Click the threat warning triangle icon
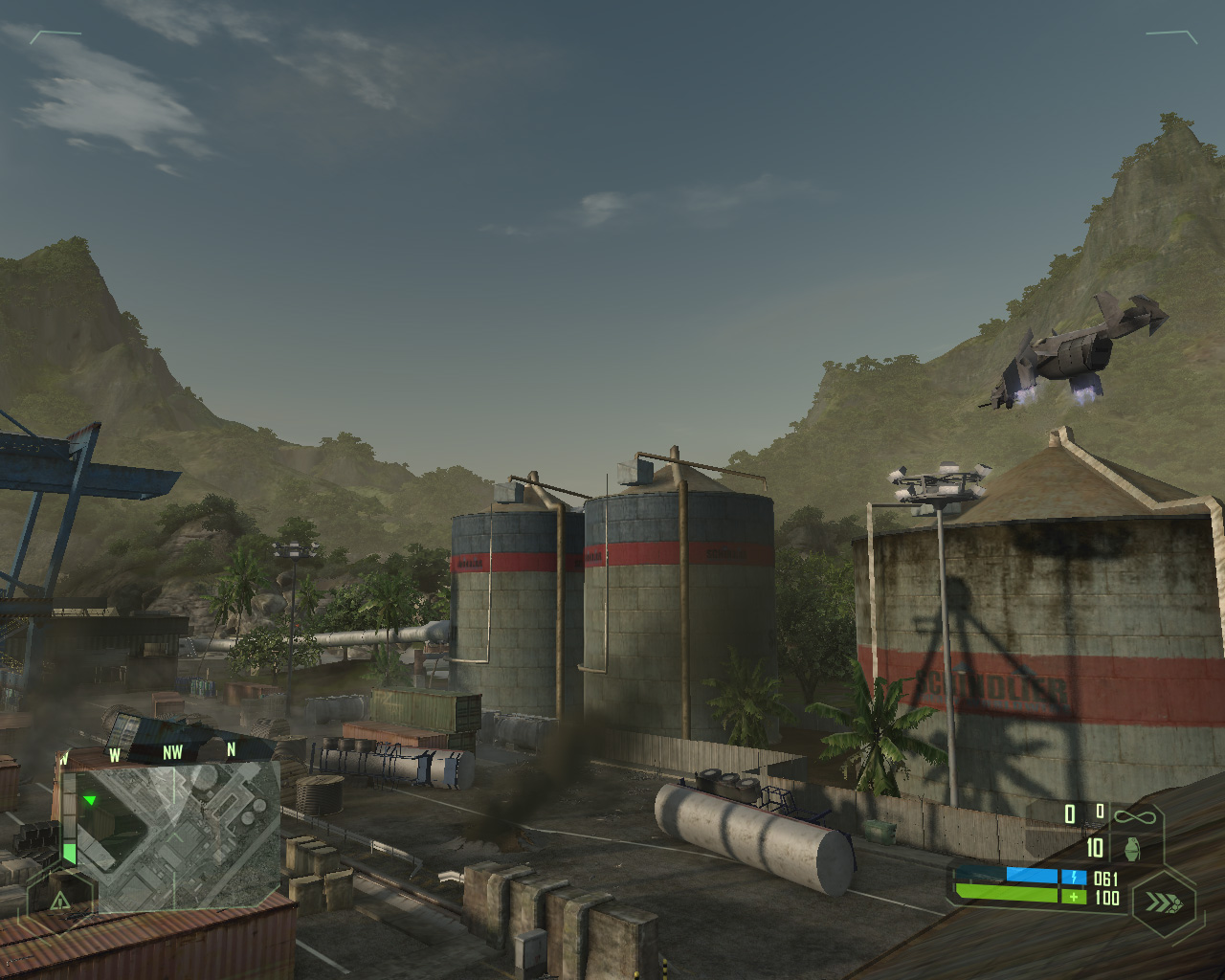This screenshot has width=1225, height=980. click(x=59, y=900)
